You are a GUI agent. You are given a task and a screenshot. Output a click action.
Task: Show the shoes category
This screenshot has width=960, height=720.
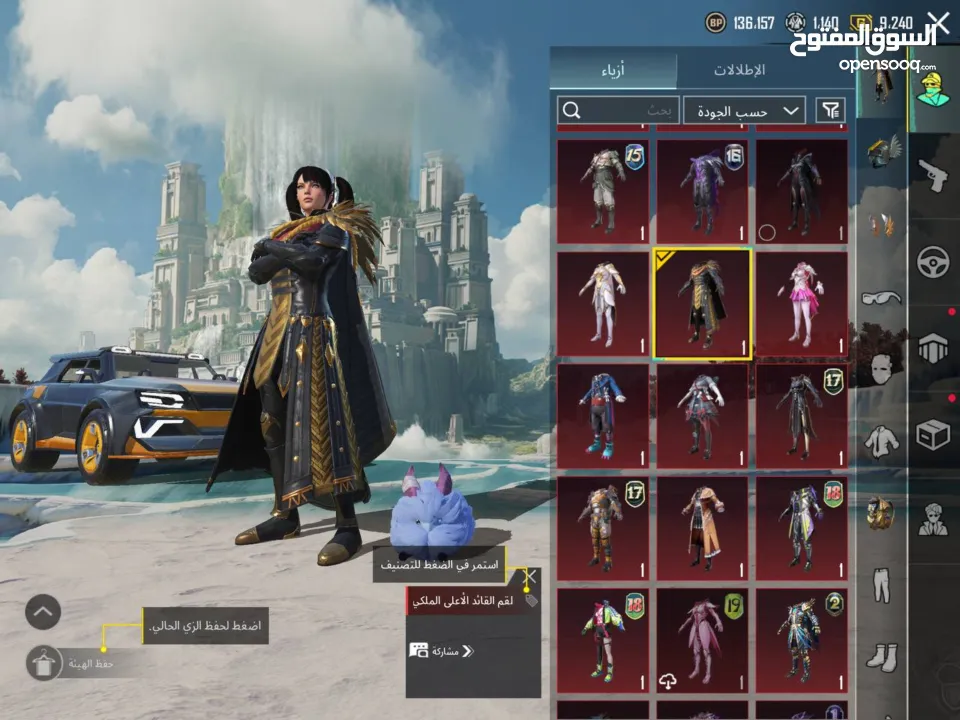[x=881, y=657]
